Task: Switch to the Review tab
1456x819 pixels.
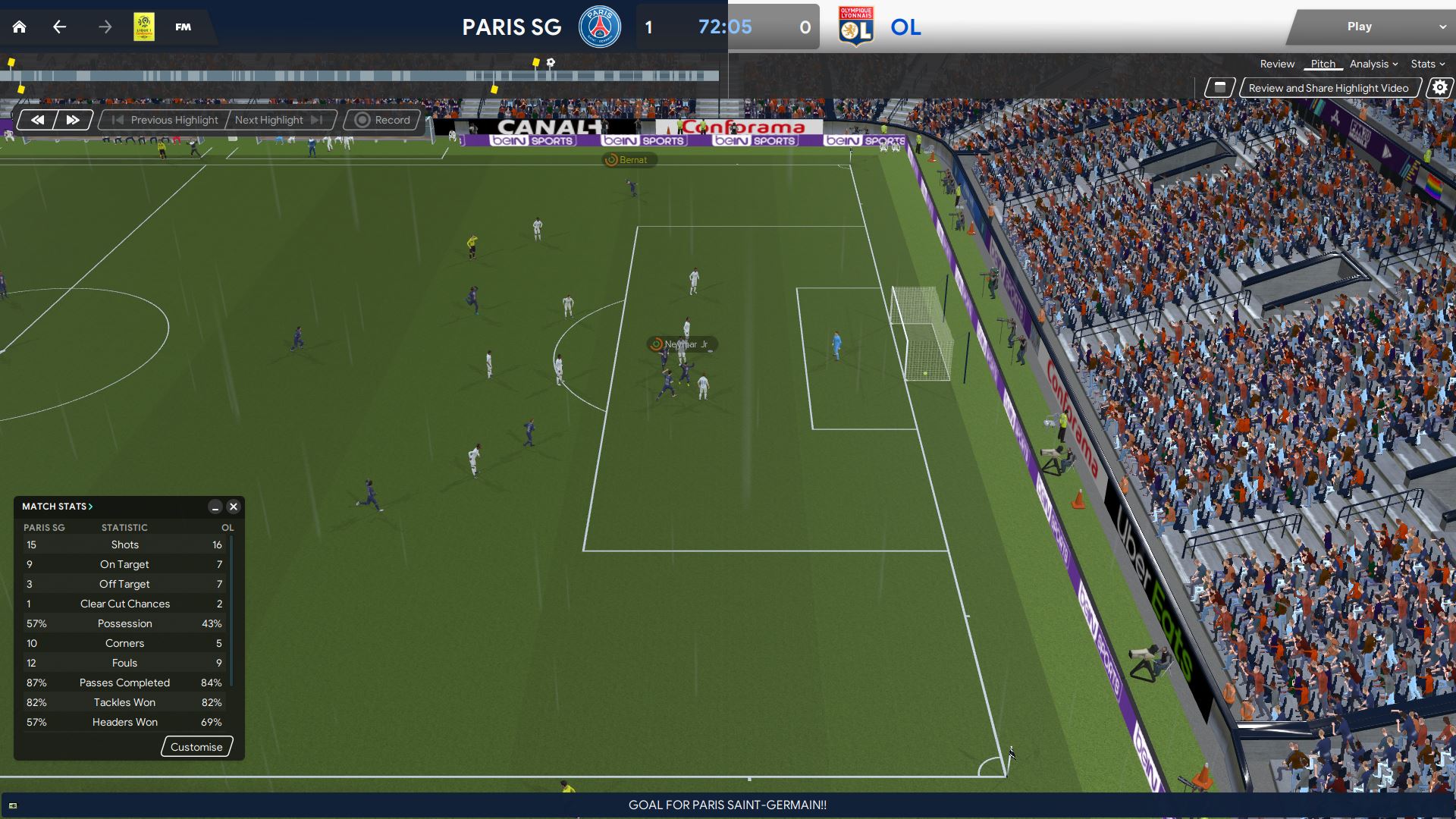Action: coord(1277,64)
